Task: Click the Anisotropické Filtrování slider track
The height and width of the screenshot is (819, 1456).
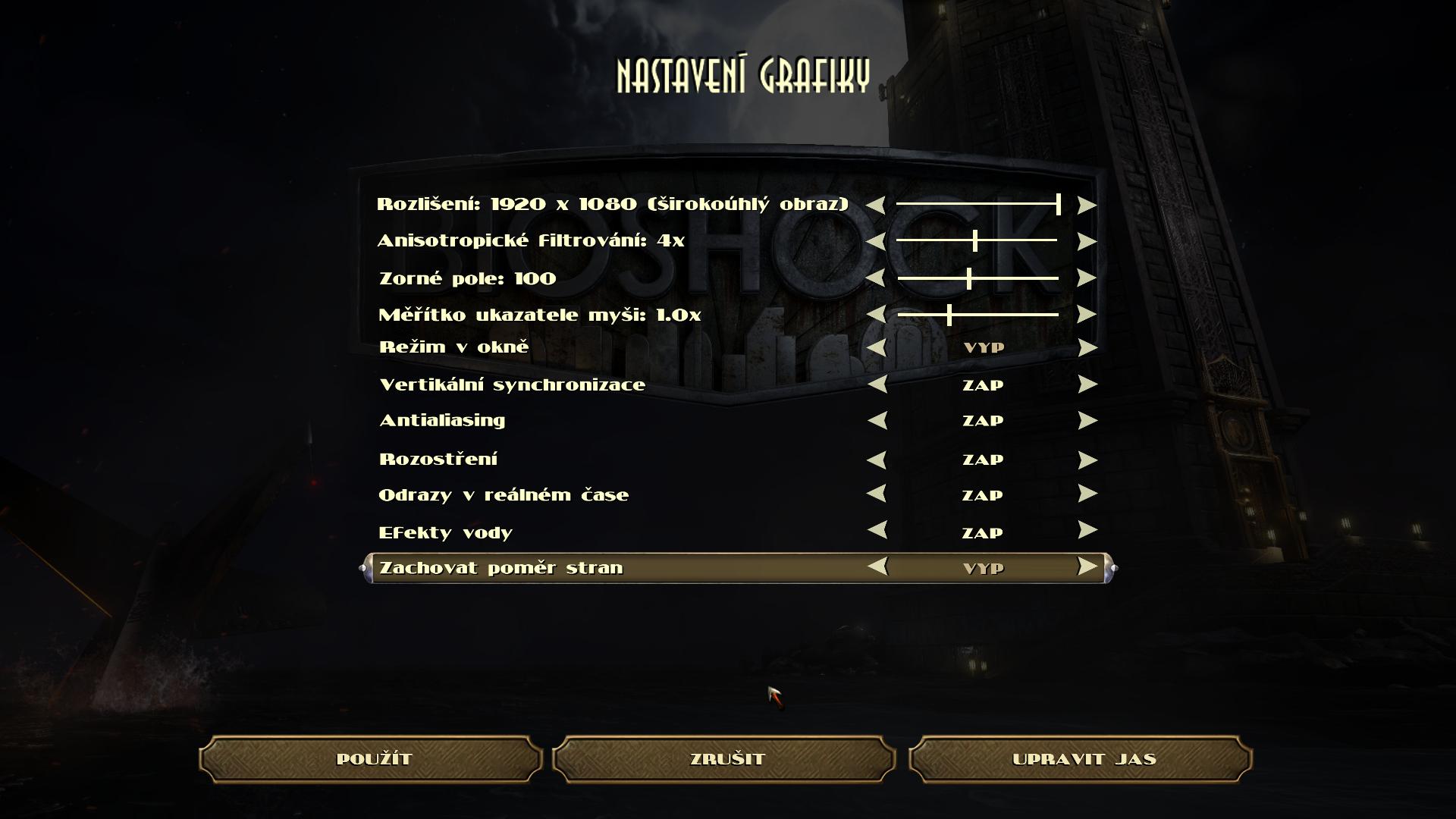Action: (977, 241)
